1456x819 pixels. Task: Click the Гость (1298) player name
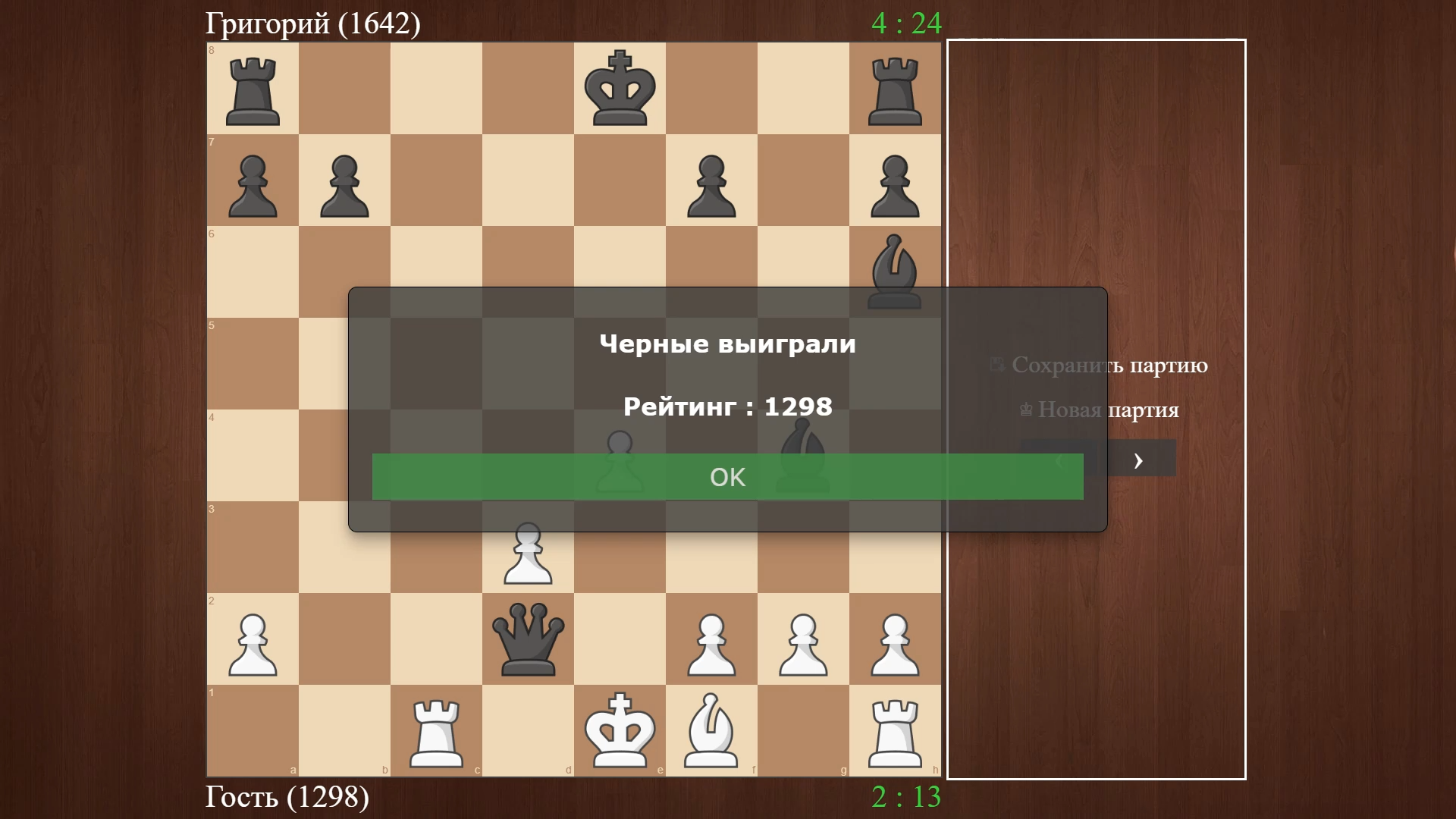tap(287, 798)
